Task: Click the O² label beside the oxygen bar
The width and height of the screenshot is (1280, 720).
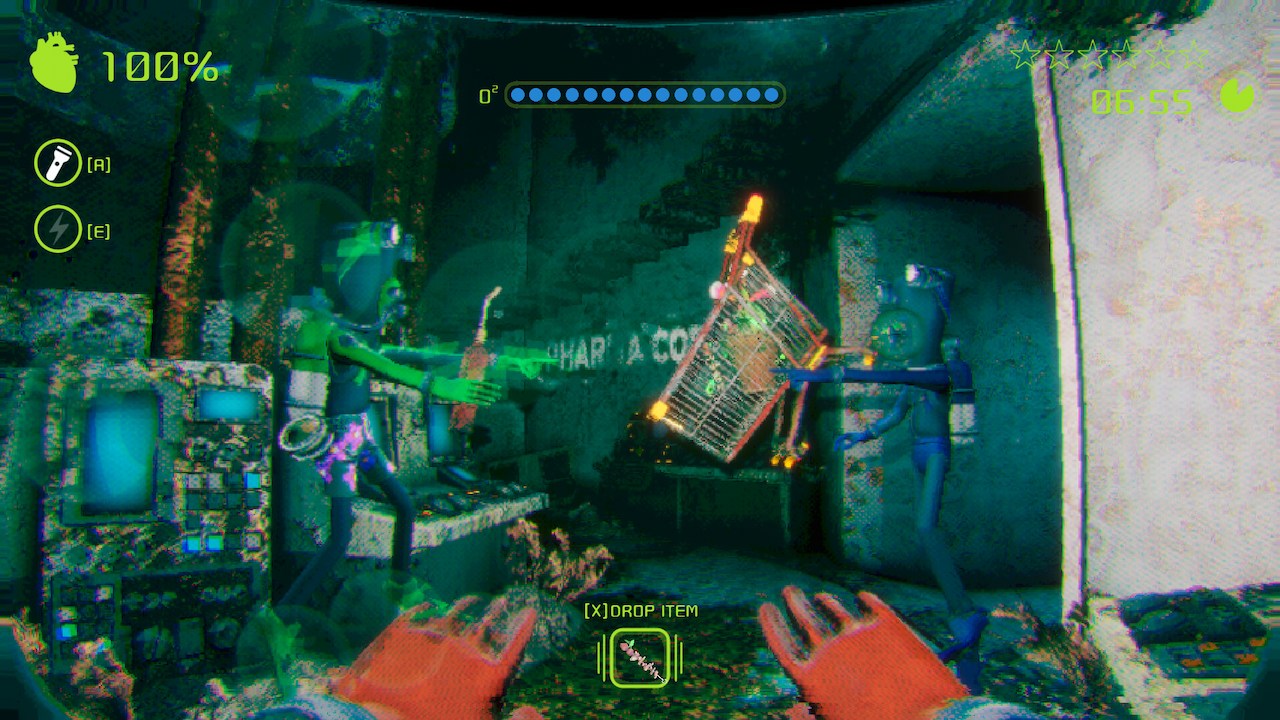Action: tap(487, 95)
